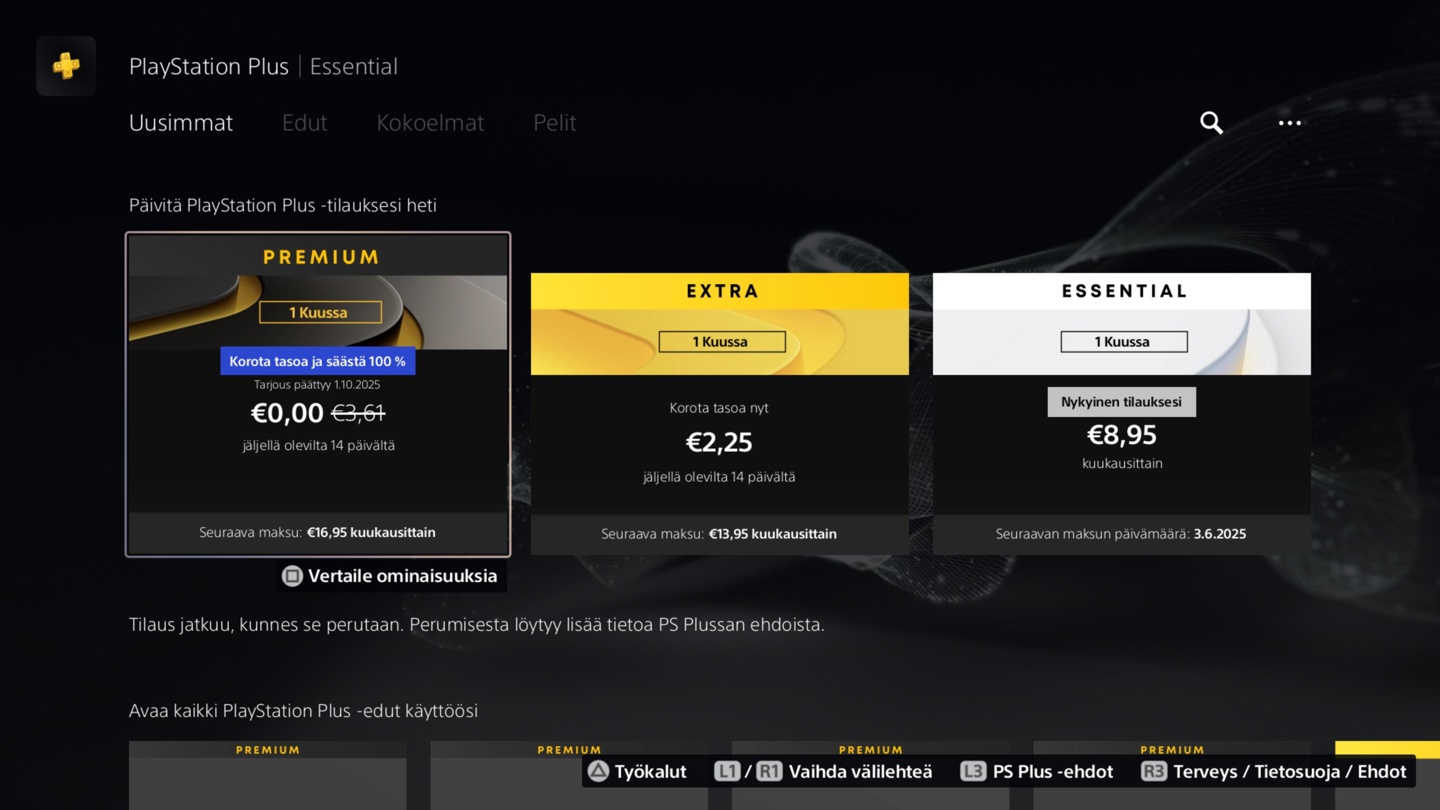Open the search magnifier icon
The width and height of the screenshot is (1440, 810).
1211,123
